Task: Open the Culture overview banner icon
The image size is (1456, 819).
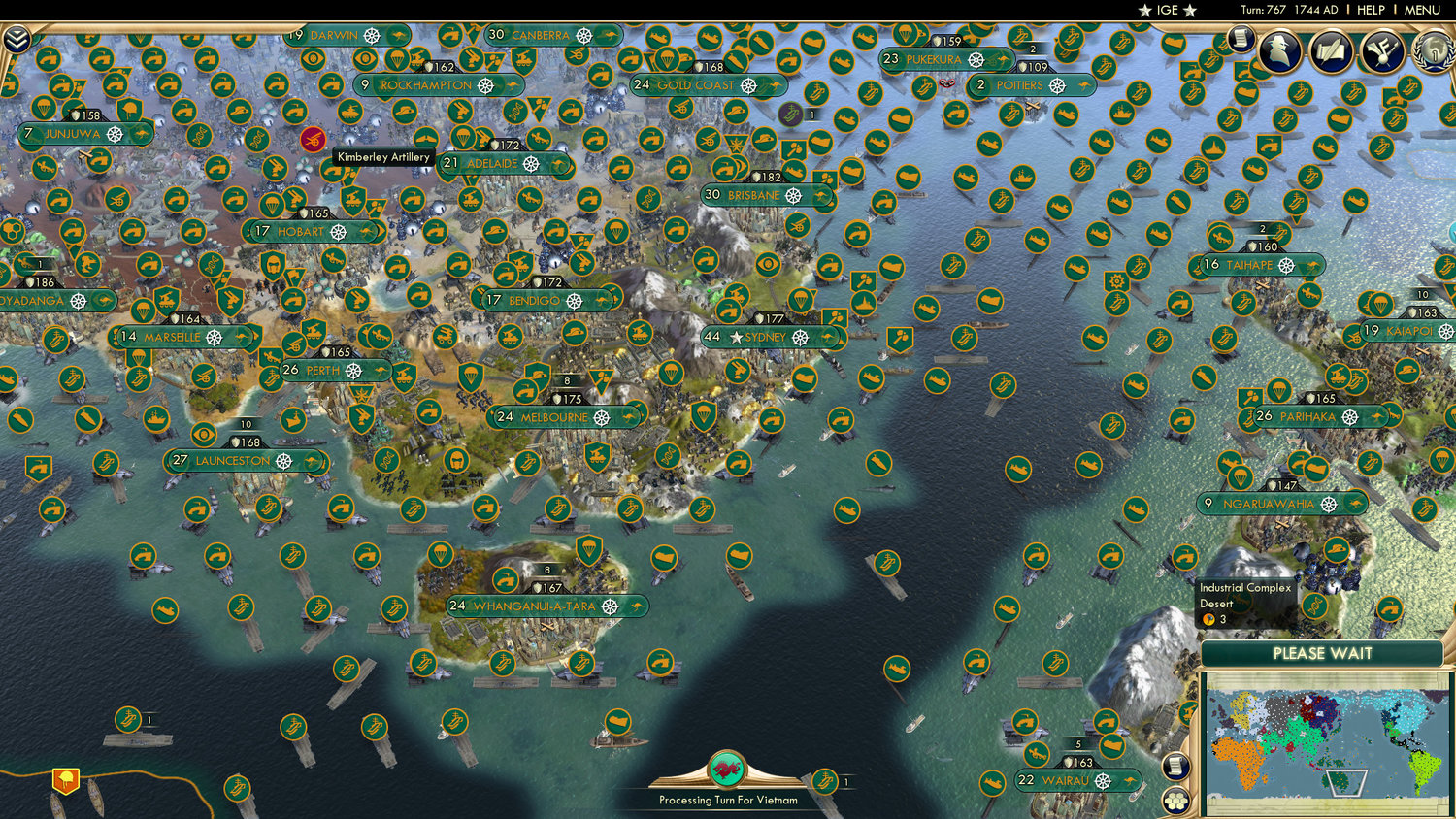Action: click(x=1382, y=49)
